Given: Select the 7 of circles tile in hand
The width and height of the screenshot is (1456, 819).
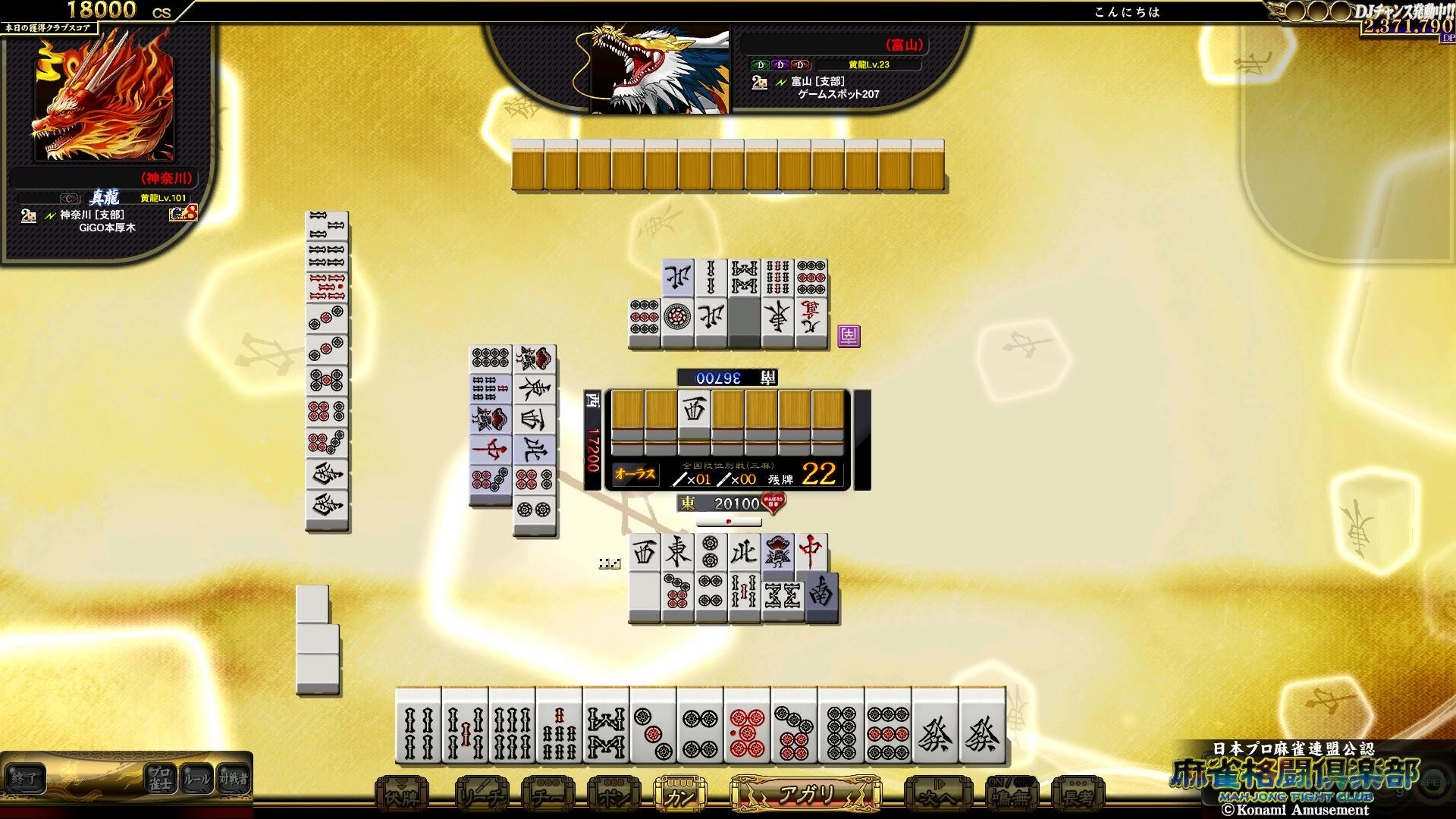Looking at the screenshot, I should 794,728.
